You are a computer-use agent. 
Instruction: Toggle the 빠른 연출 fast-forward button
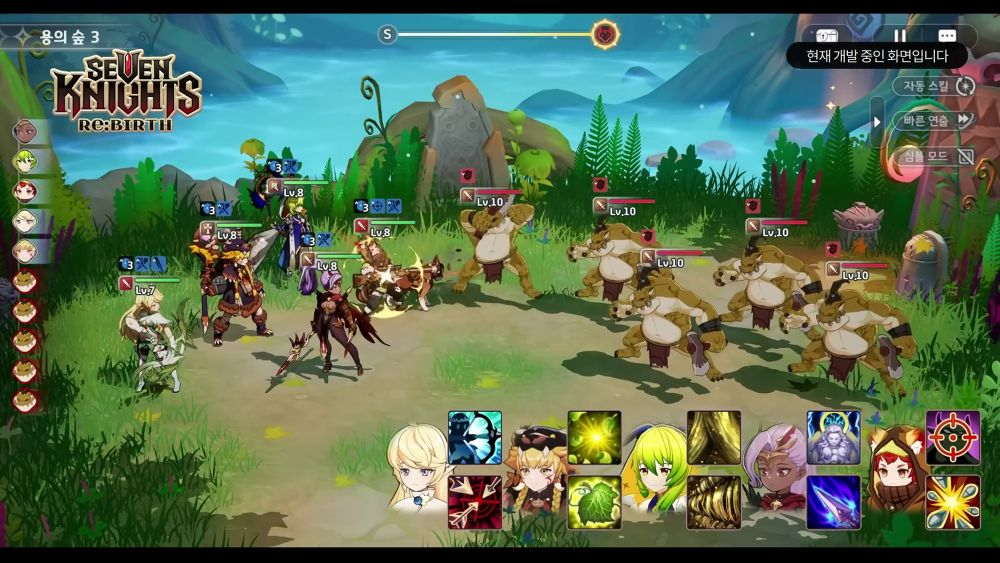[935, 120]
